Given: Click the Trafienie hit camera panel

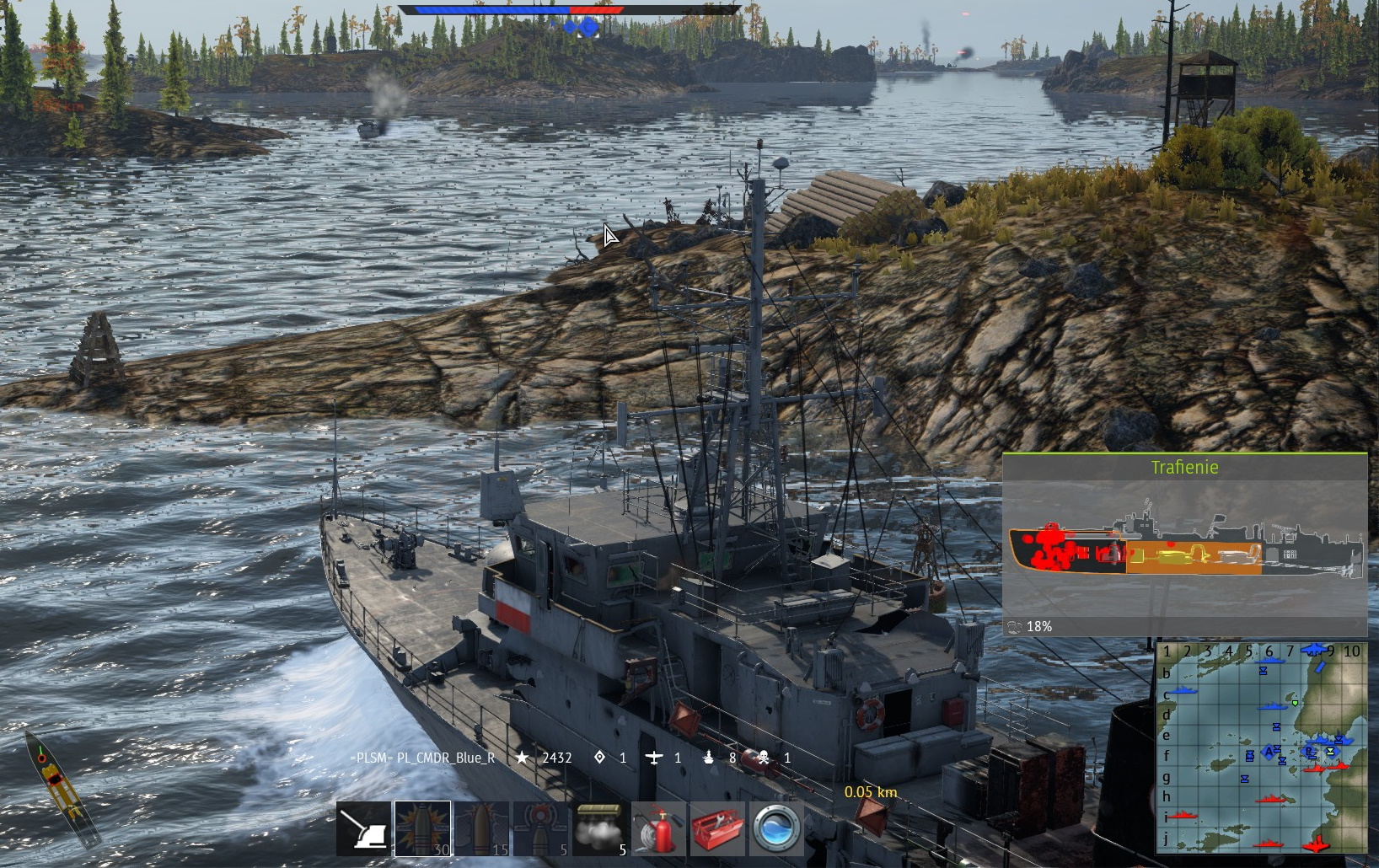Looking at the screenshot, I should click(x=1184, y=544).
